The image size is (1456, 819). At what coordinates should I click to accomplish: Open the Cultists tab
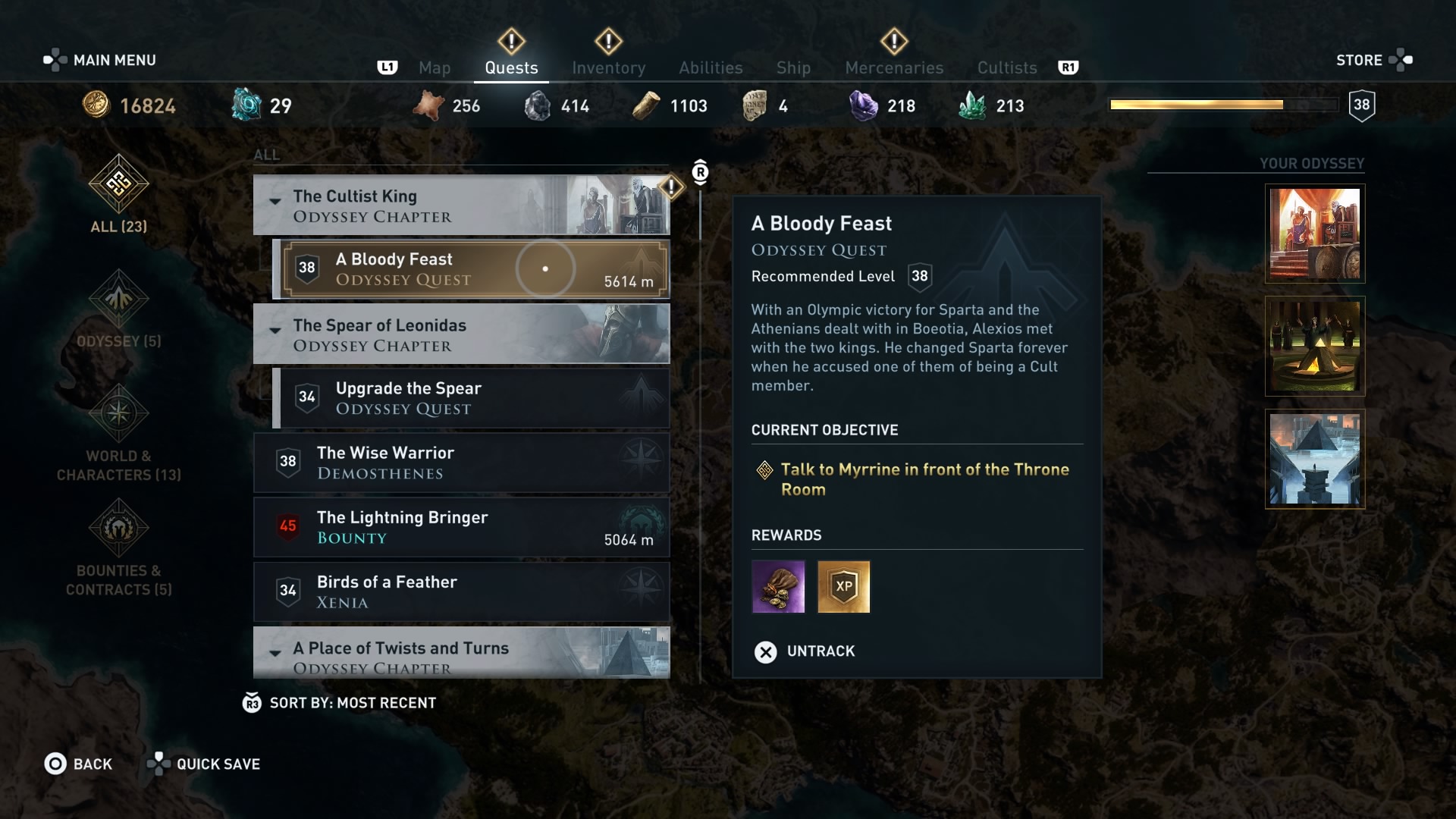point(1006,67)
